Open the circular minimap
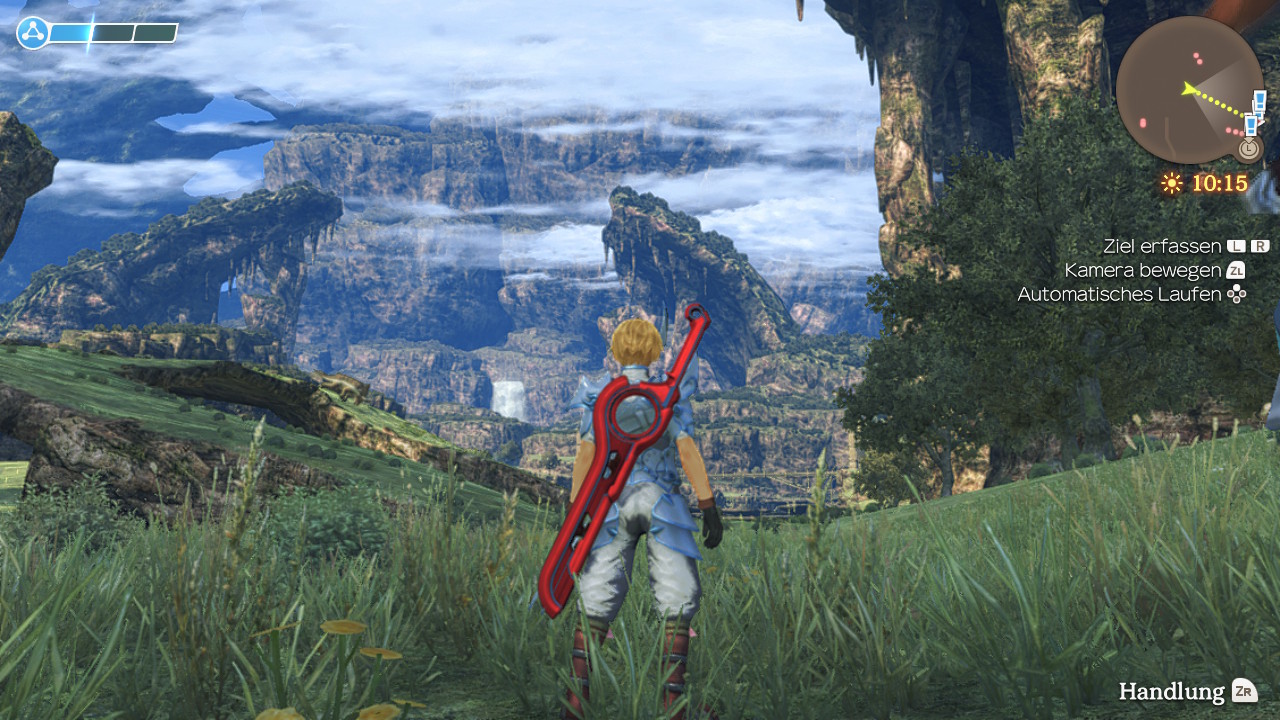 pos(1189,89)
